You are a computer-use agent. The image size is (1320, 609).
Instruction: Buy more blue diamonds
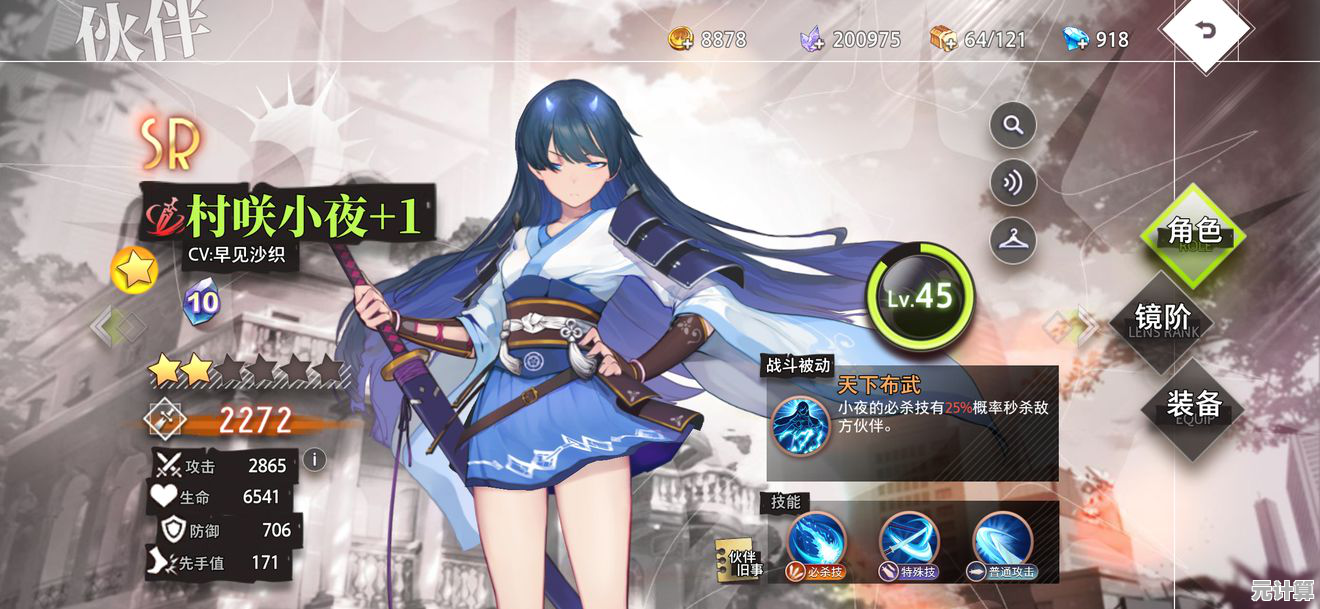pyautogui.click(x=1076, y=39)
